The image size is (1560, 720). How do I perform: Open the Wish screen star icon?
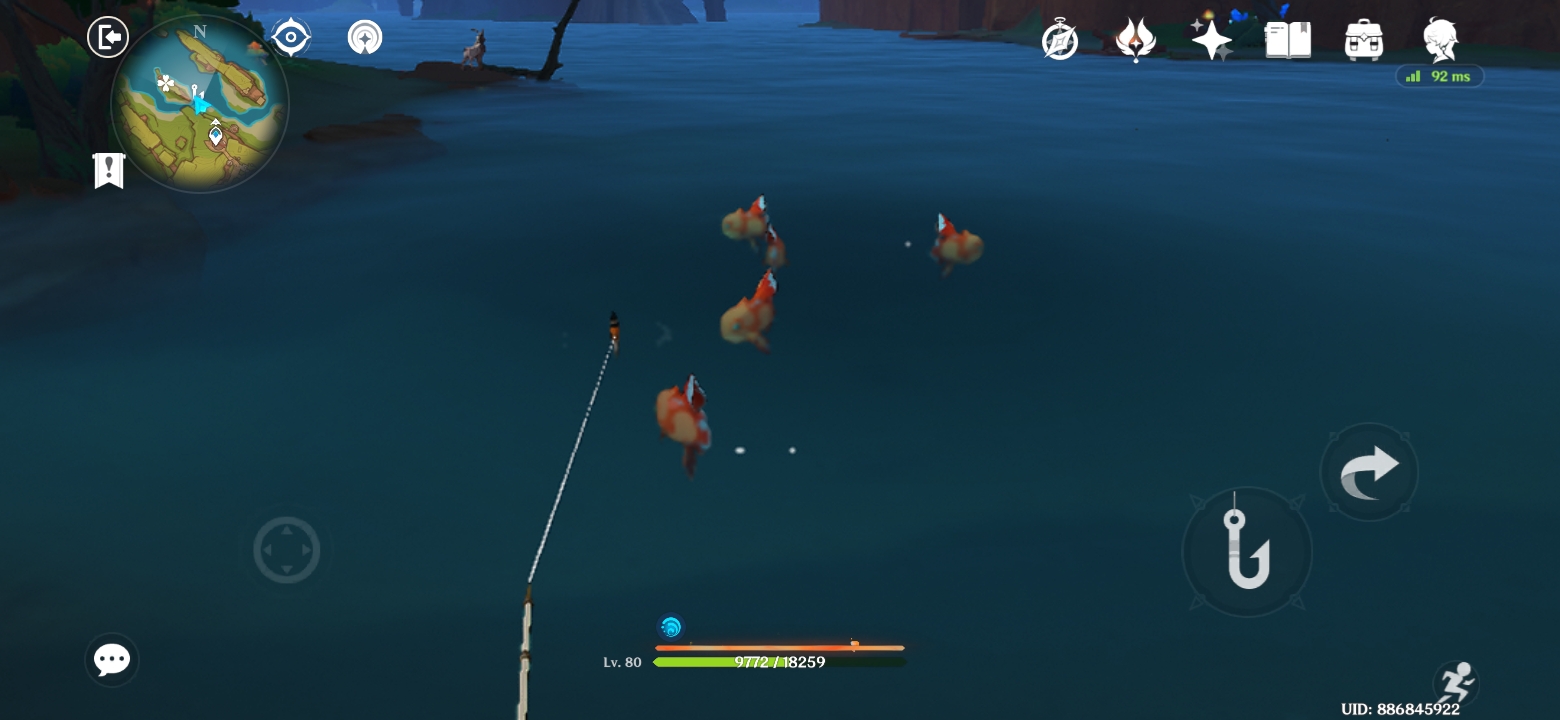[x=1212, y=40]
